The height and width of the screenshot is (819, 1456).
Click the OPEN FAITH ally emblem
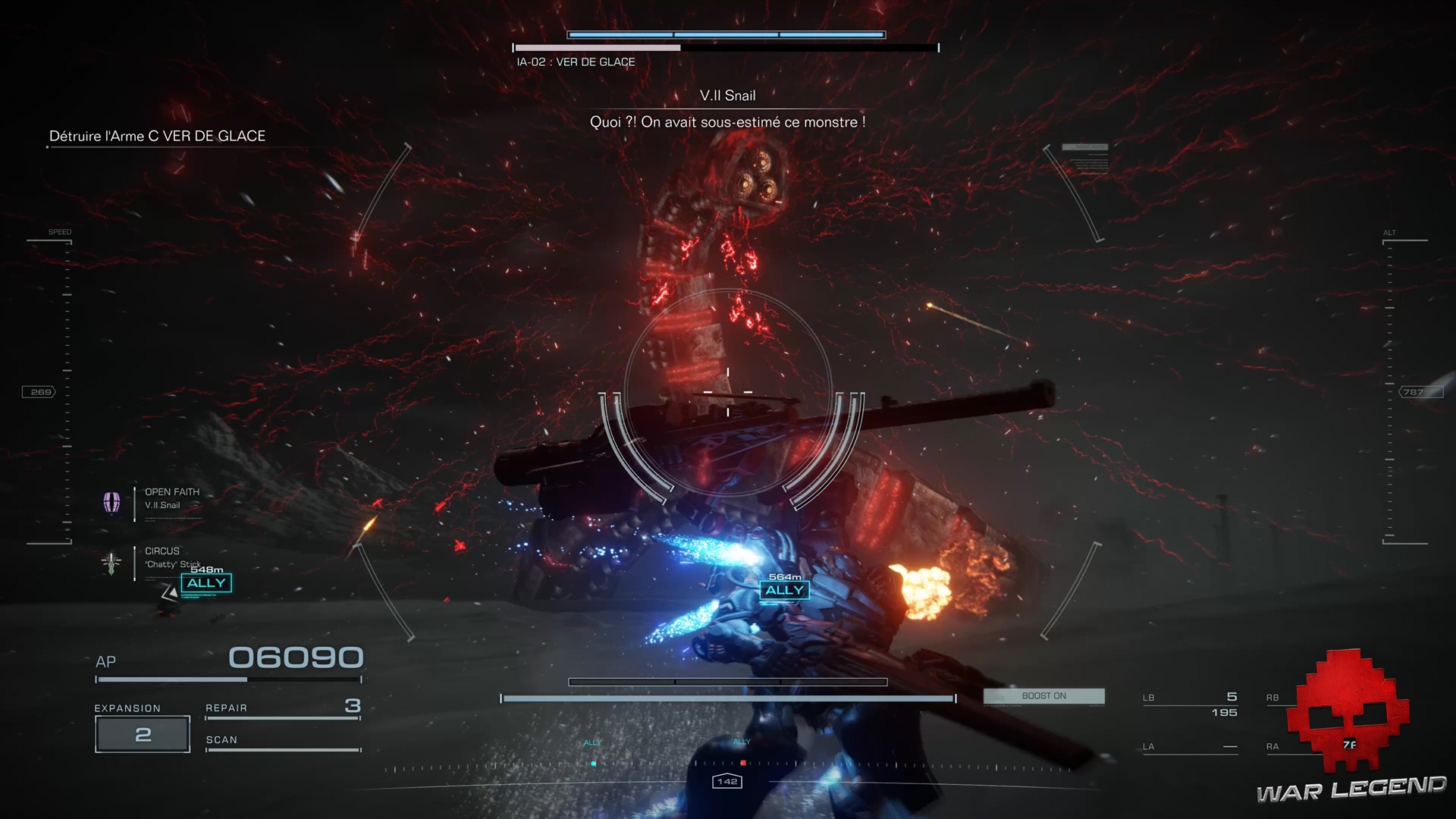tap(111, 502)
